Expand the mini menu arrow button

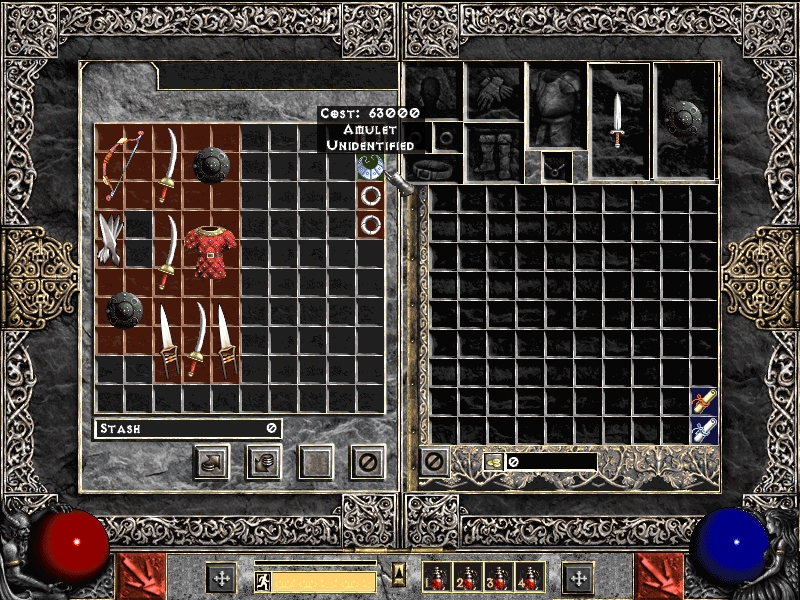(x=399, y=575)
